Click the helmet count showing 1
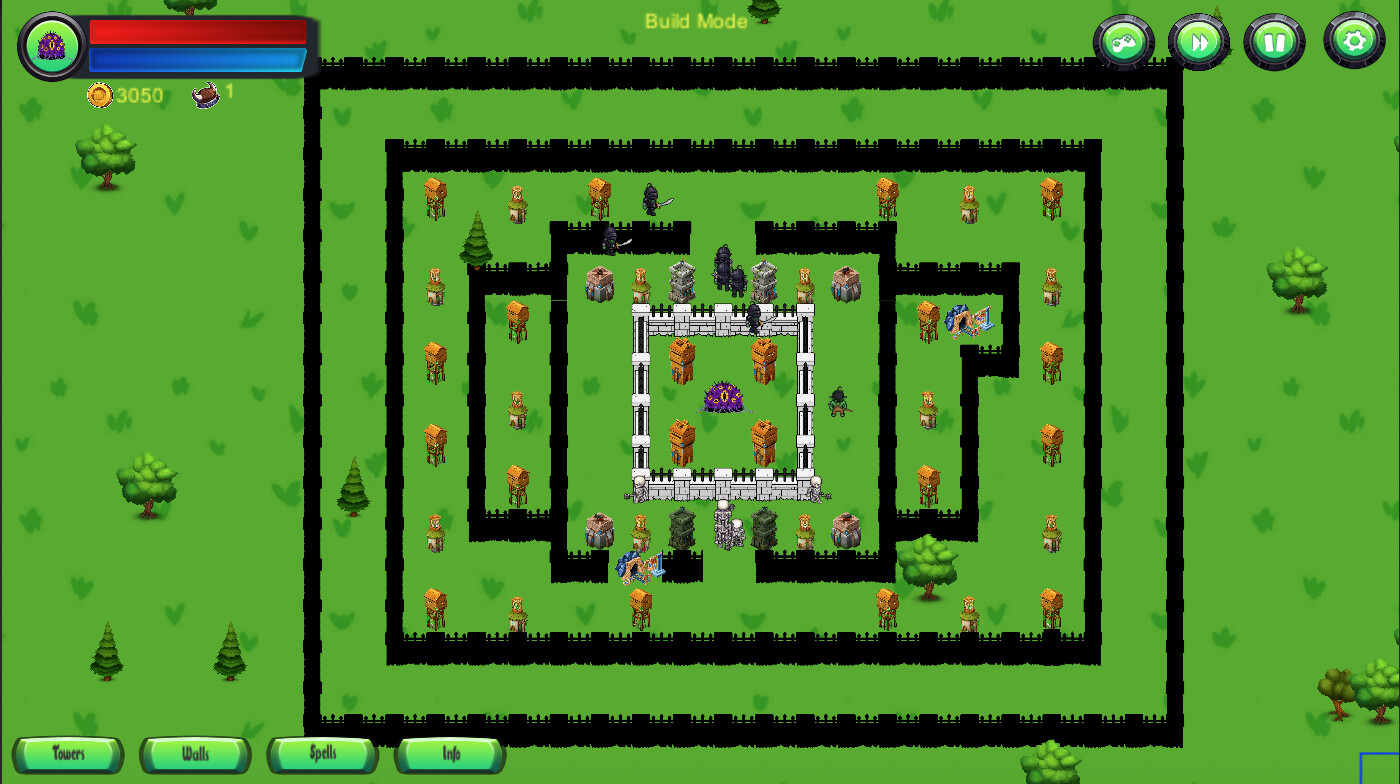This screenshot has width=1400, height=784. (228, 90)
